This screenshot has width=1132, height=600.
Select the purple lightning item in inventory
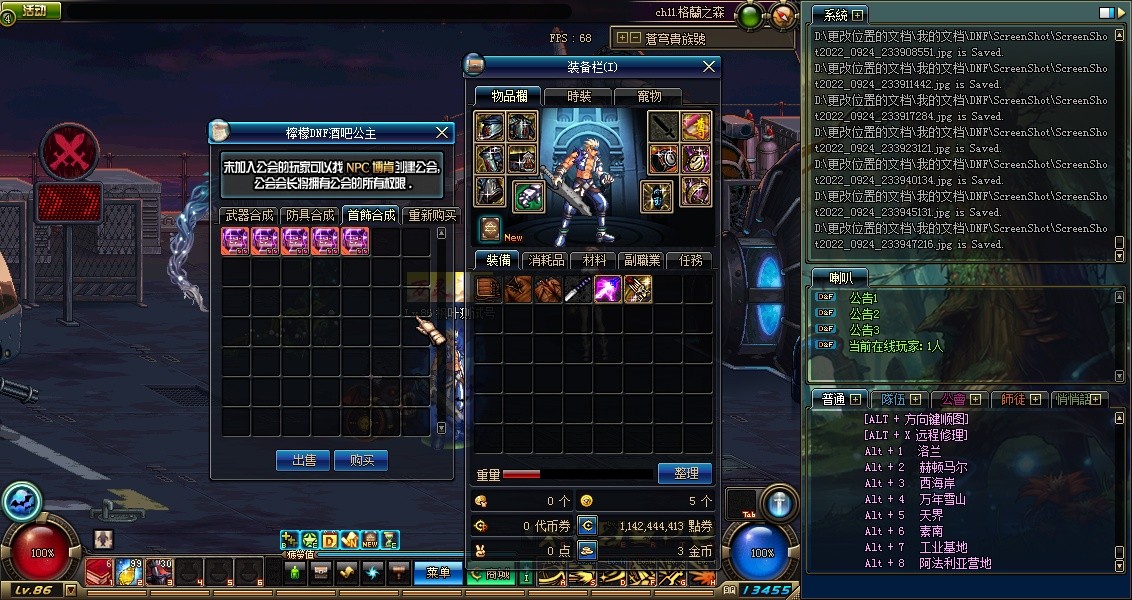tap(608, 289)
